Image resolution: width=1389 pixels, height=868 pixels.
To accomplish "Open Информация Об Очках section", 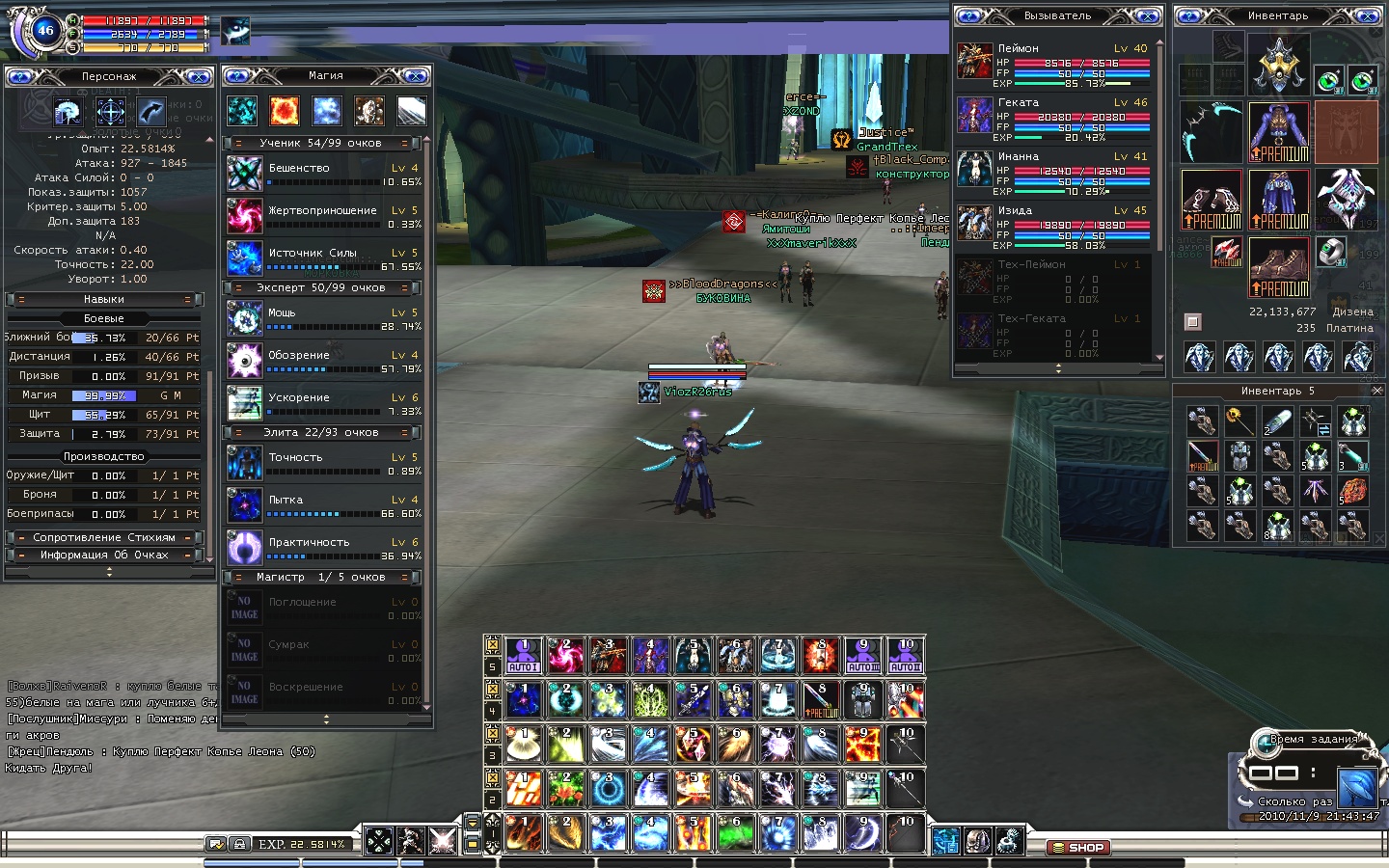I will (104, 555).
